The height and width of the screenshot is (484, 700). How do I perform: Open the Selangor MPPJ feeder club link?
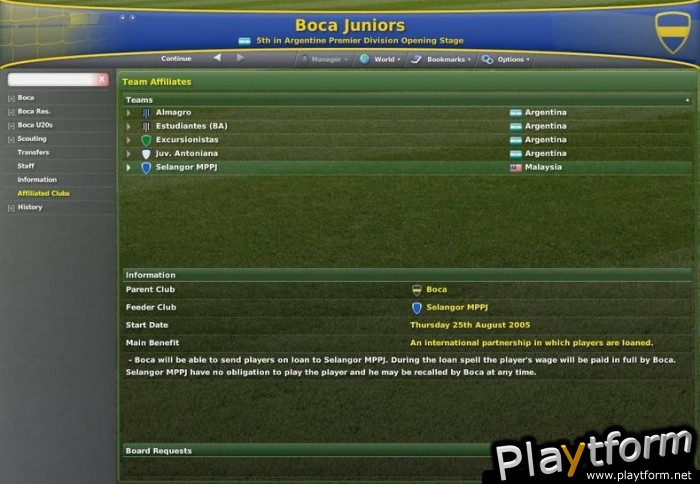click(456, 308)
